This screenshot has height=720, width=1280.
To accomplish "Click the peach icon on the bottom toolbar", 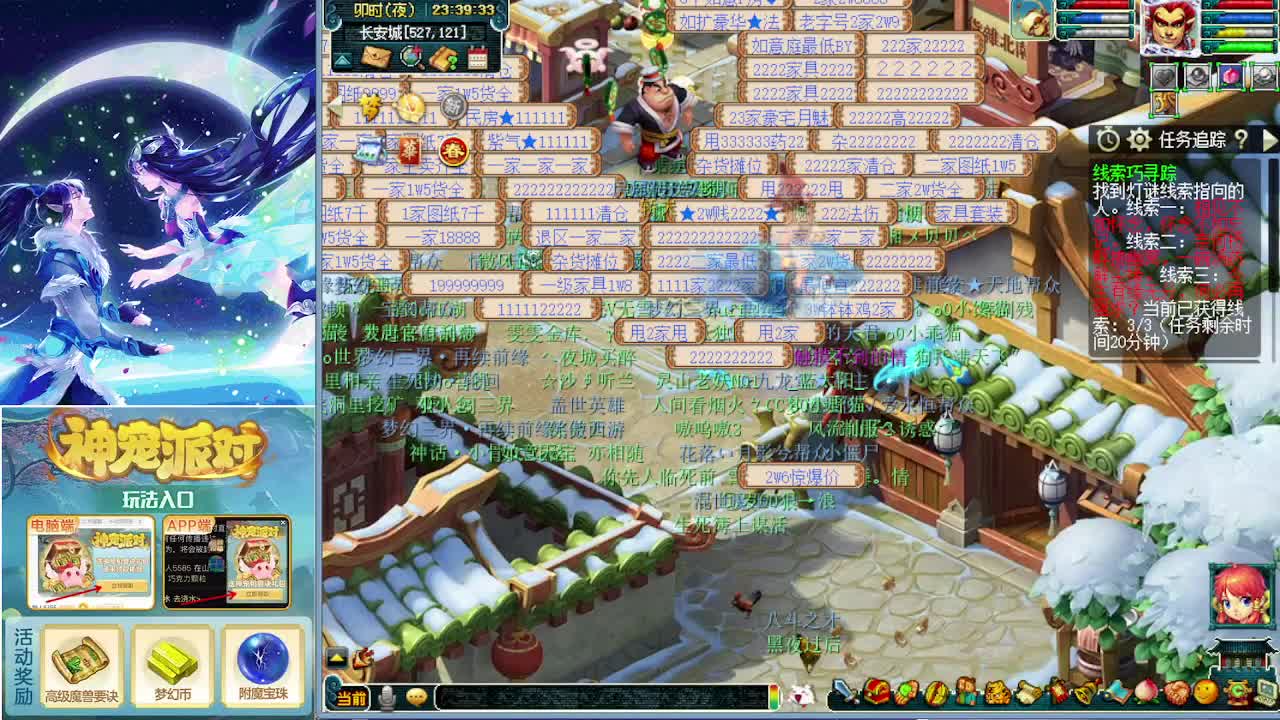I will [x=1144, y=691].
